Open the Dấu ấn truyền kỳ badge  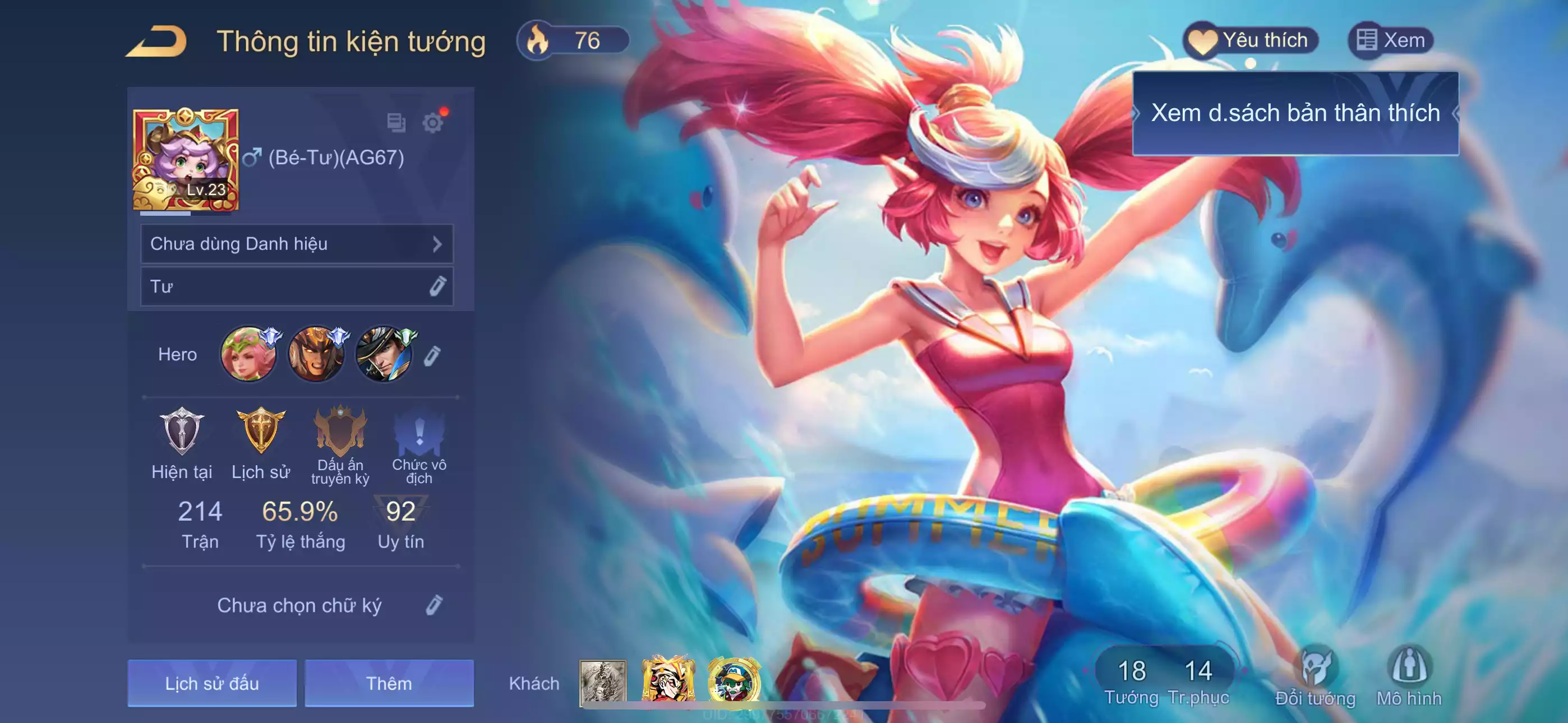(x=340, y=432)
